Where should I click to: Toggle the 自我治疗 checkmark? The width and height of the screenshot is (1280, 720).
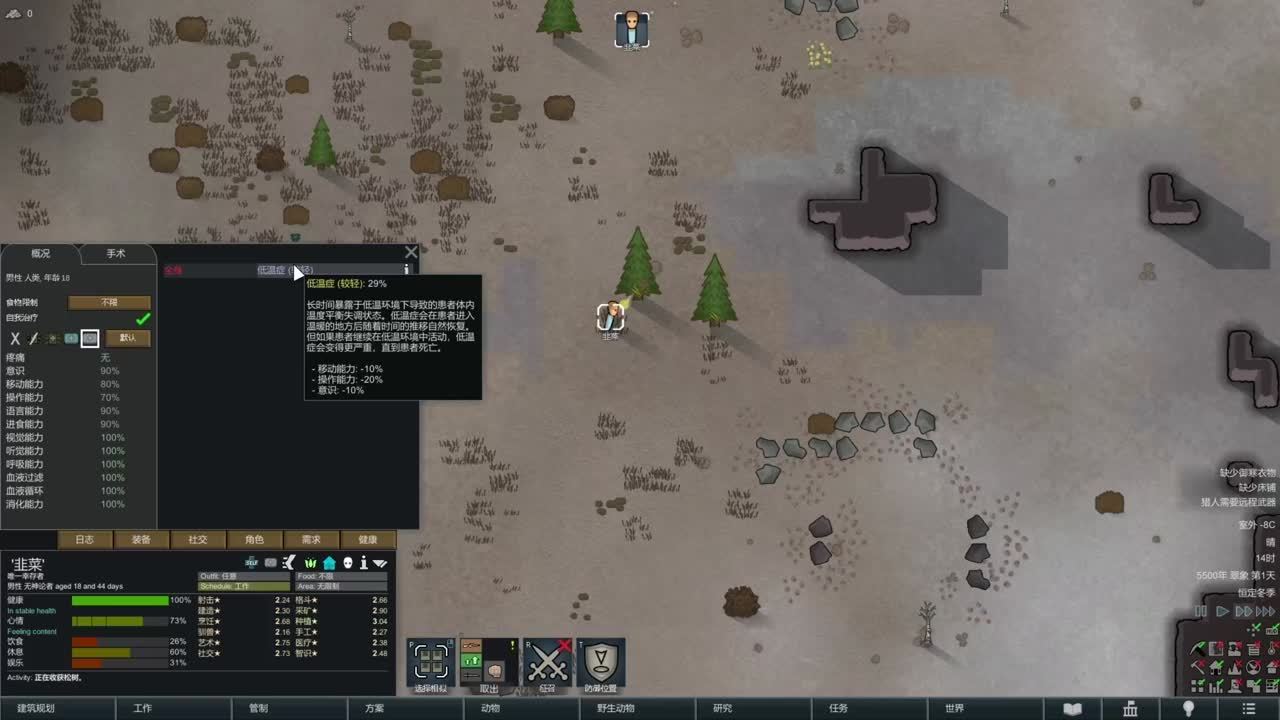(143, 318)
